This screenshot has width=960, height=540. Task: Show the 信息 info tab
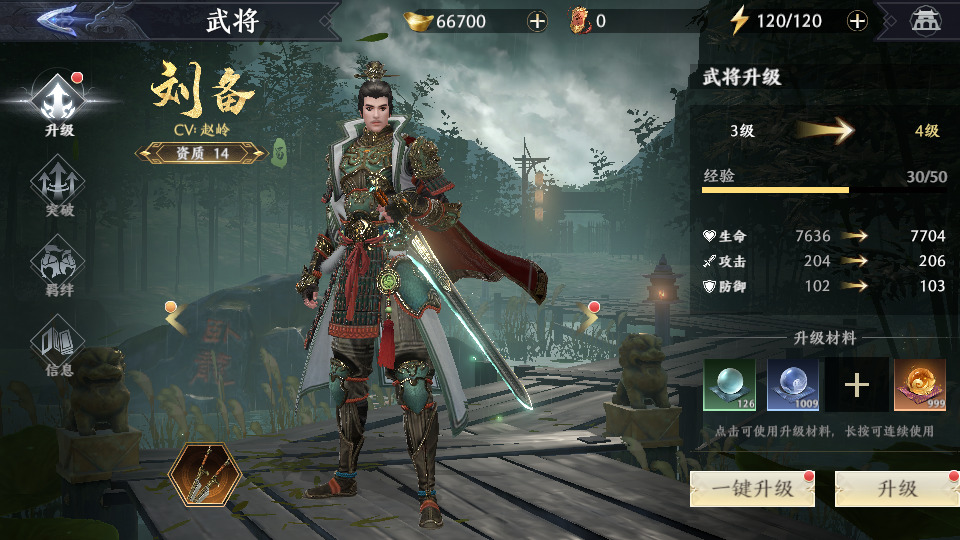pyautogui.click(x=58, y=347)
